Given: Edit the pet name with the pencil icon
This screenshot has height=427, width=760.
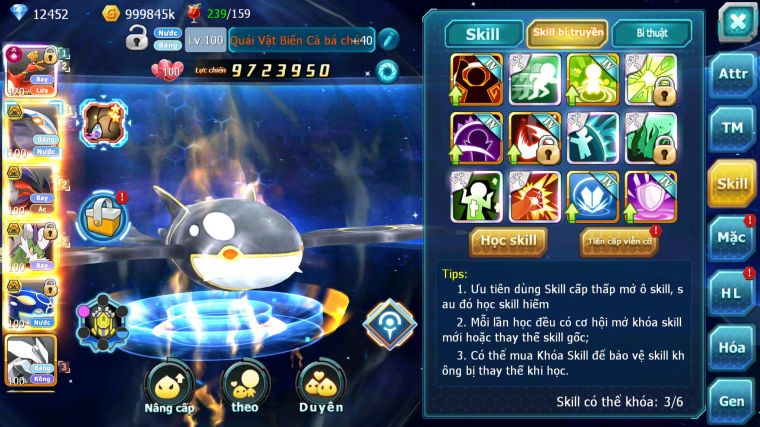Looking at the screenshot, I should click(x=389, y=40).
